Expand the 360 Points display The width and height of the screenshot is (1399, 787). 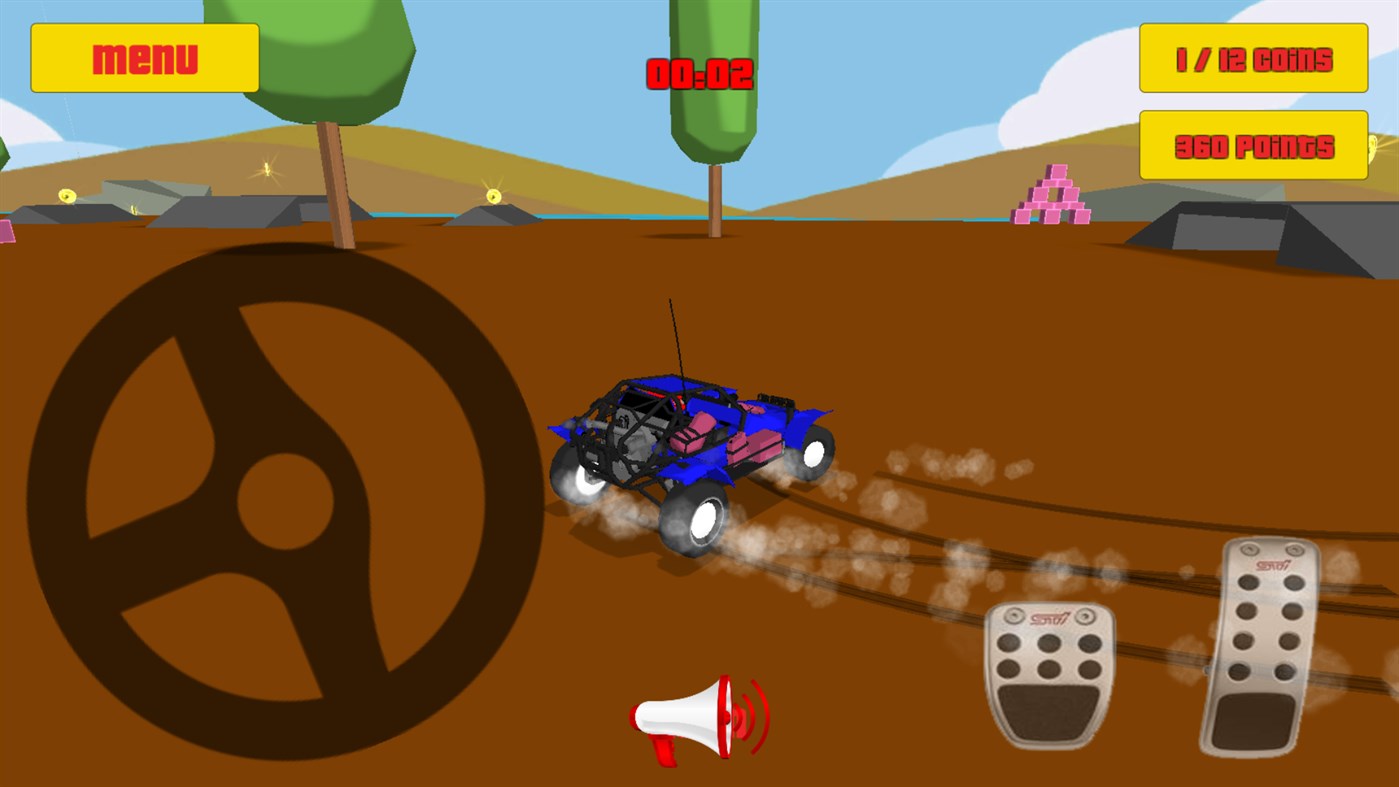1253,146
